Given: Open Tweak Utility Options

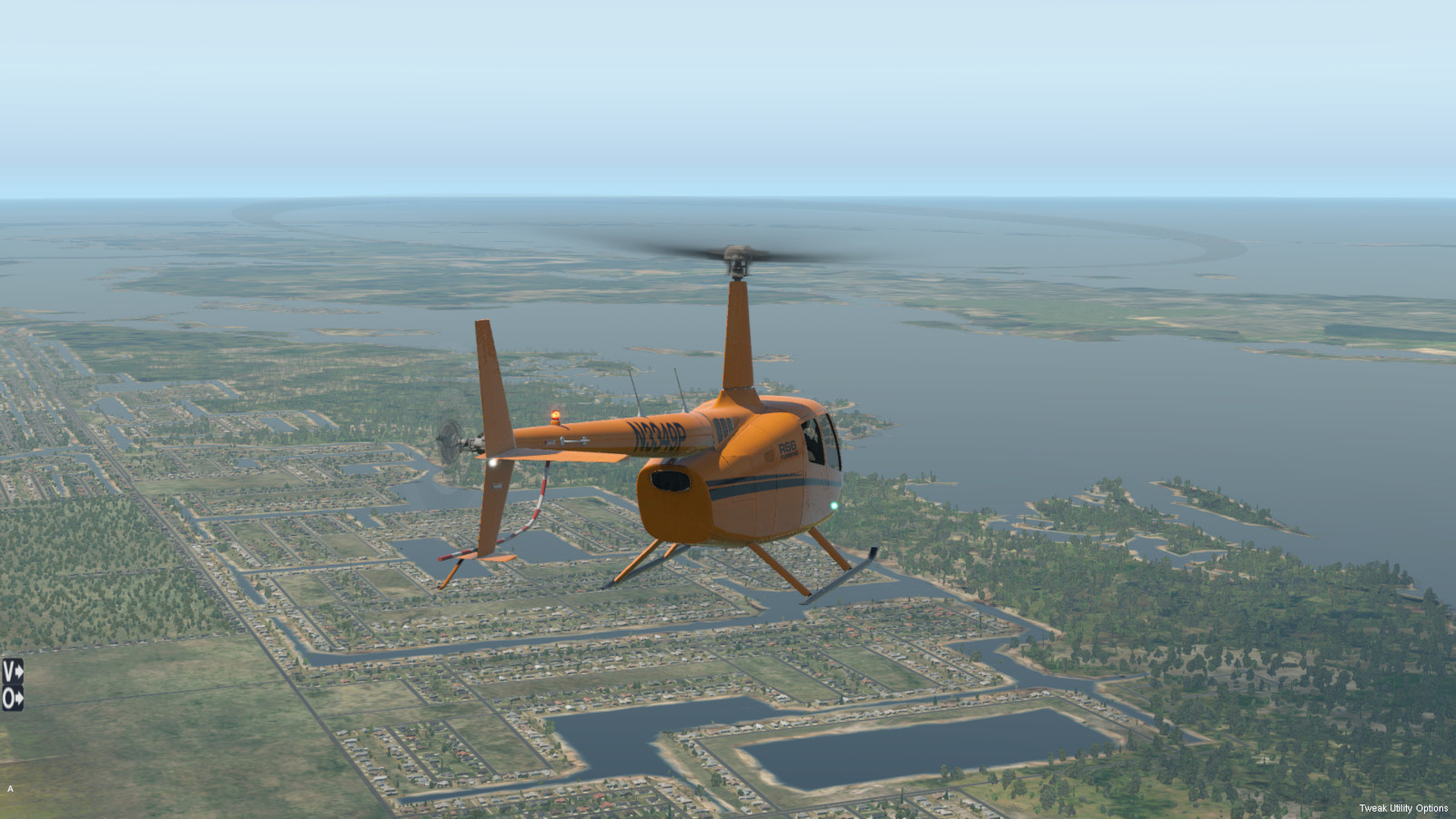Looking at the screenshot, I should [1403, 808].
